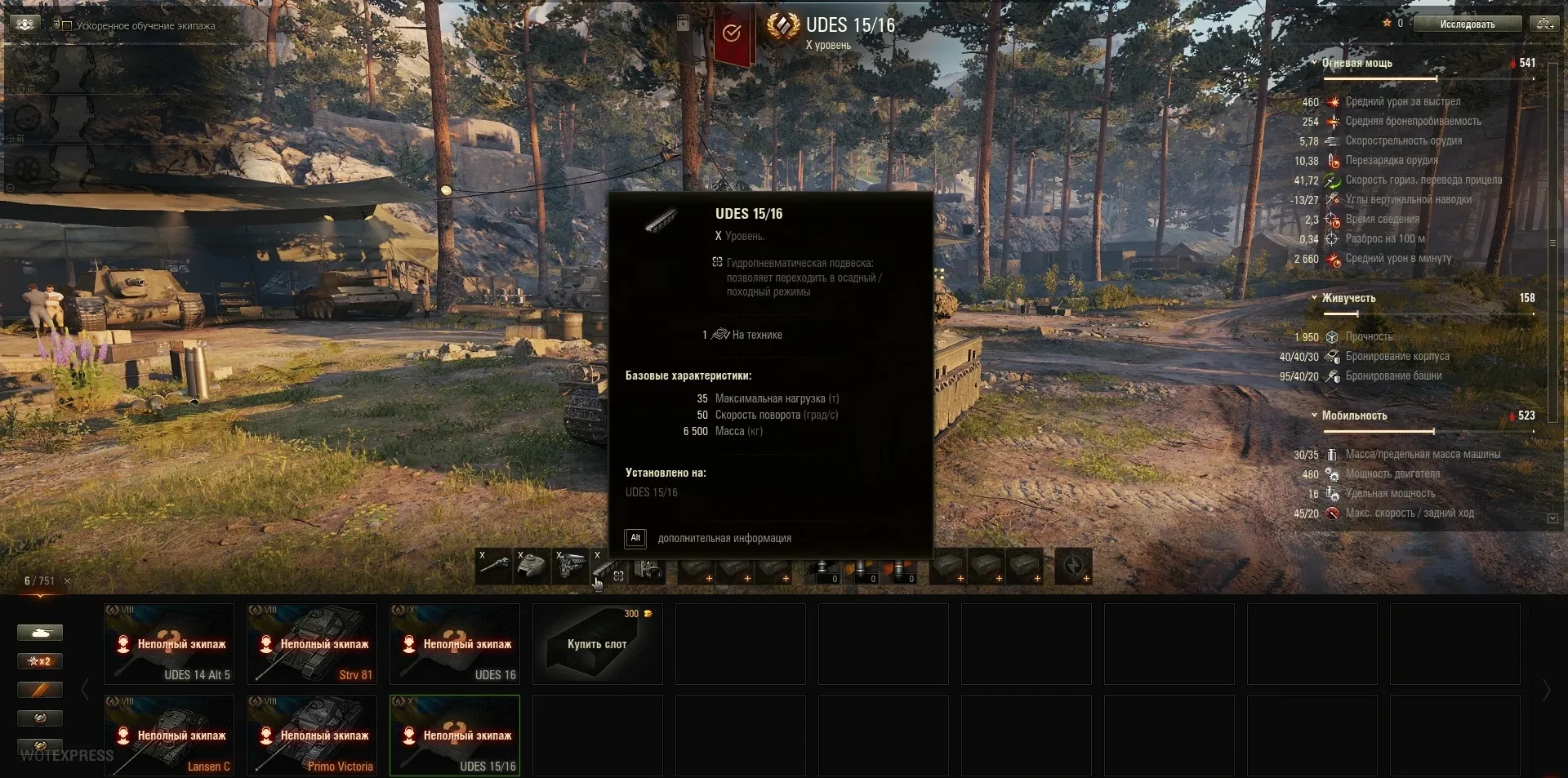
Task: Select the turret module slot
Action: (x=532, y=567)
